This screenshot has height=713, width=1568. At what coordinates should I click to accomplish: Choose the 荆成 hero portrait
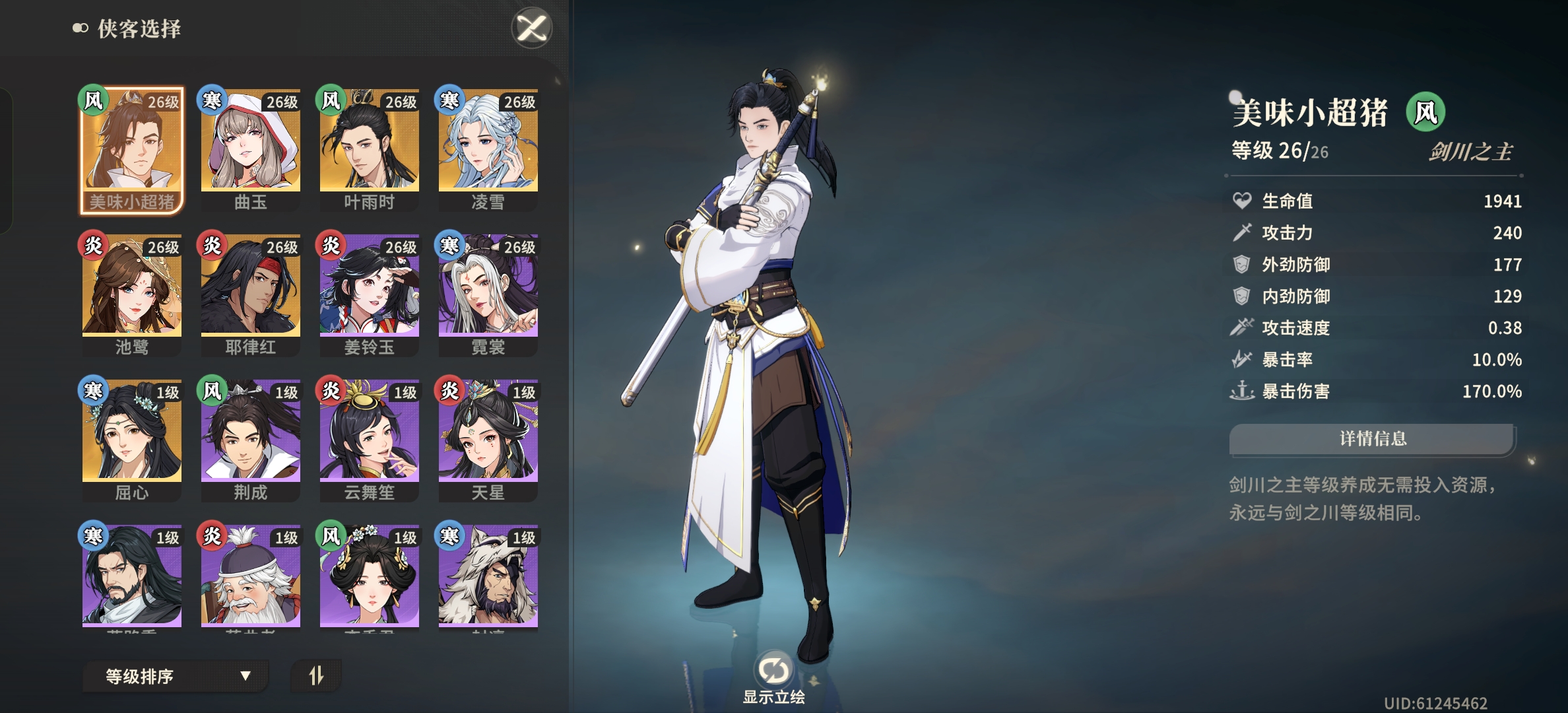click(x=250, y=439)
